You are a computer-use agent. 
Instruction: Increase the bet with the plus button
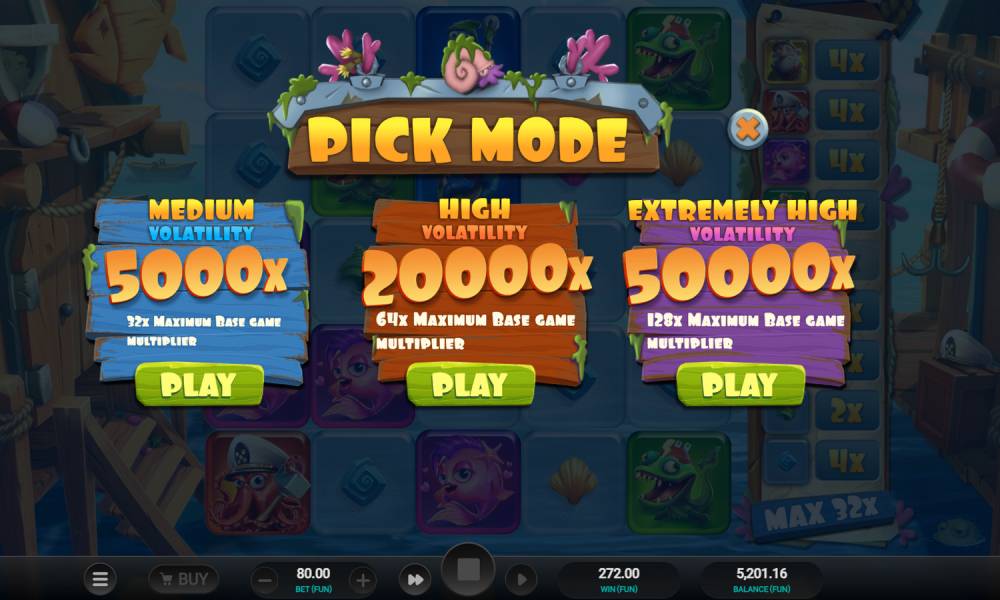pyautogui.click(x=363, y=579)
